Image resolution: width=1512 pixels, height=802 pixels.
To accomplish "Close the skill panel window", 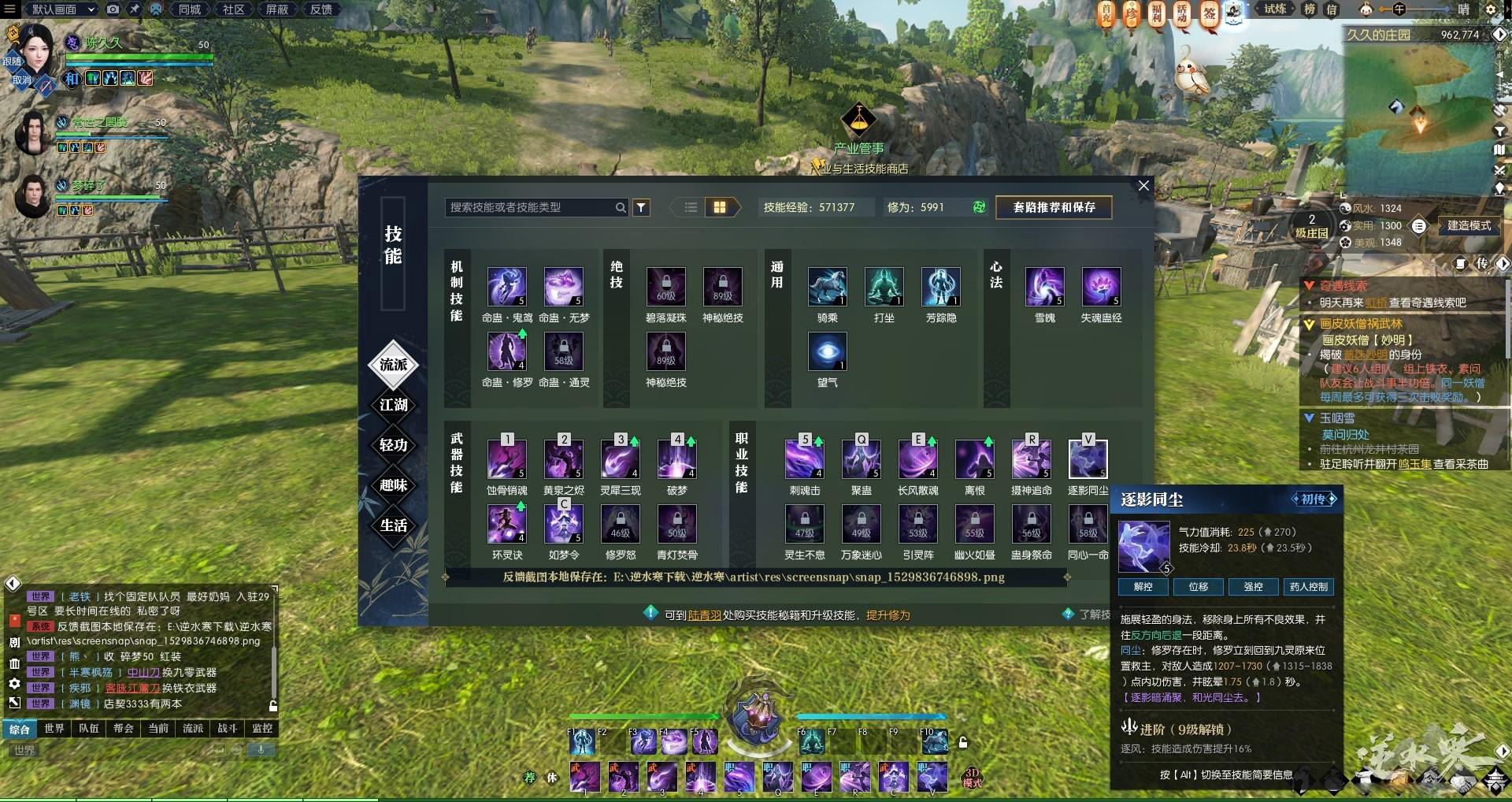I will 1143,186.
